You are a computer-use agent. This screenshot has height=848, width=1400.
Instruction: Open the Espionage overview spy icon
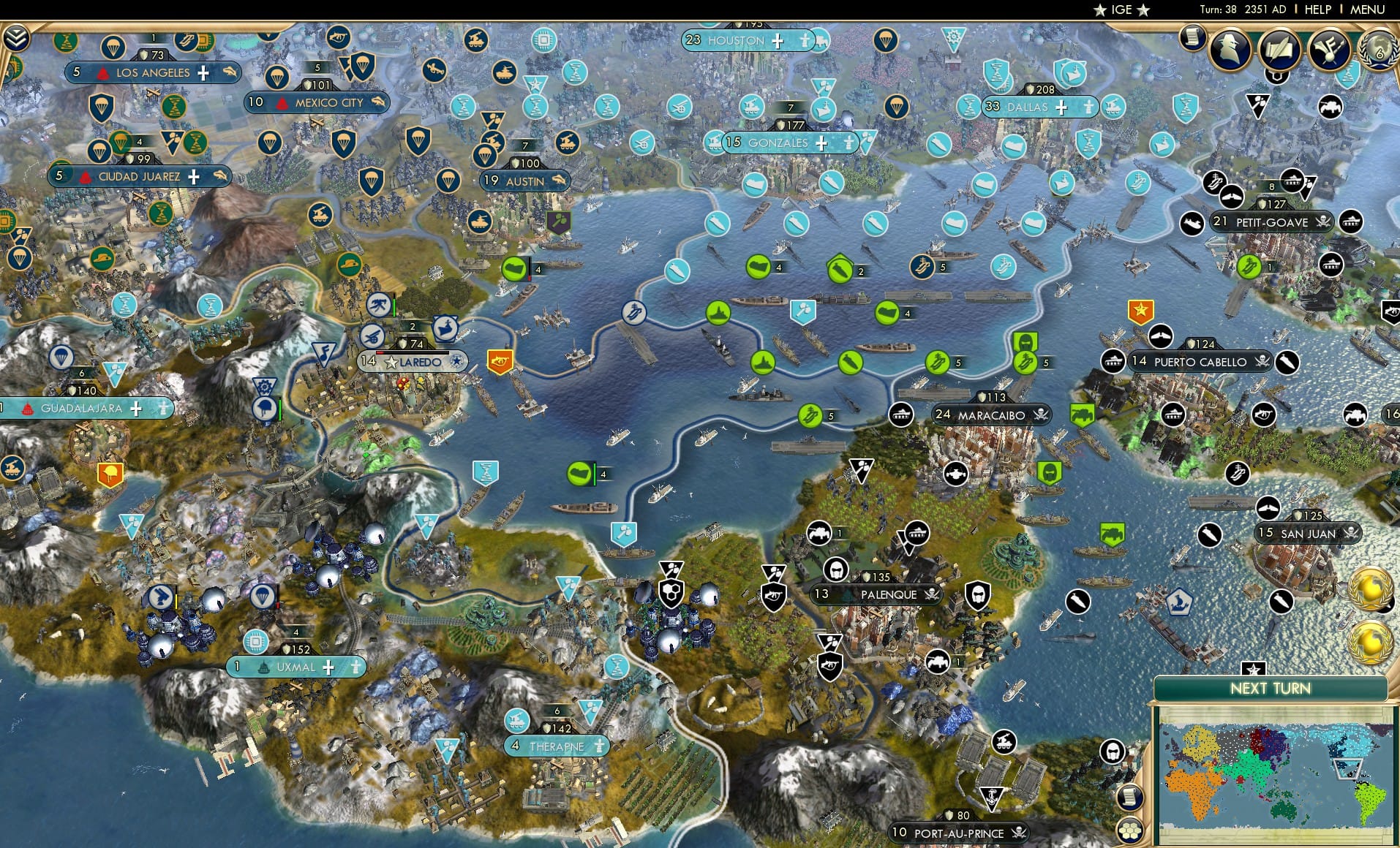point(1229,50)
